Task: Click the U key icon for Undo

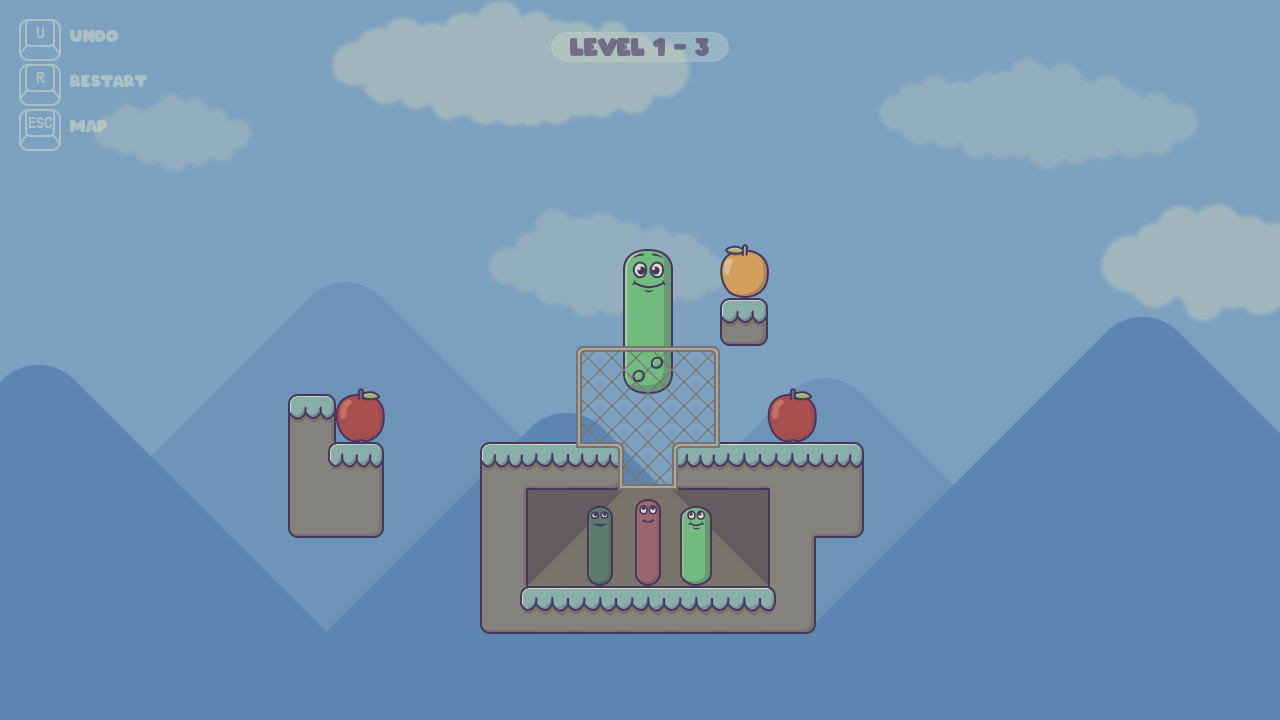Action: point(38,36)
